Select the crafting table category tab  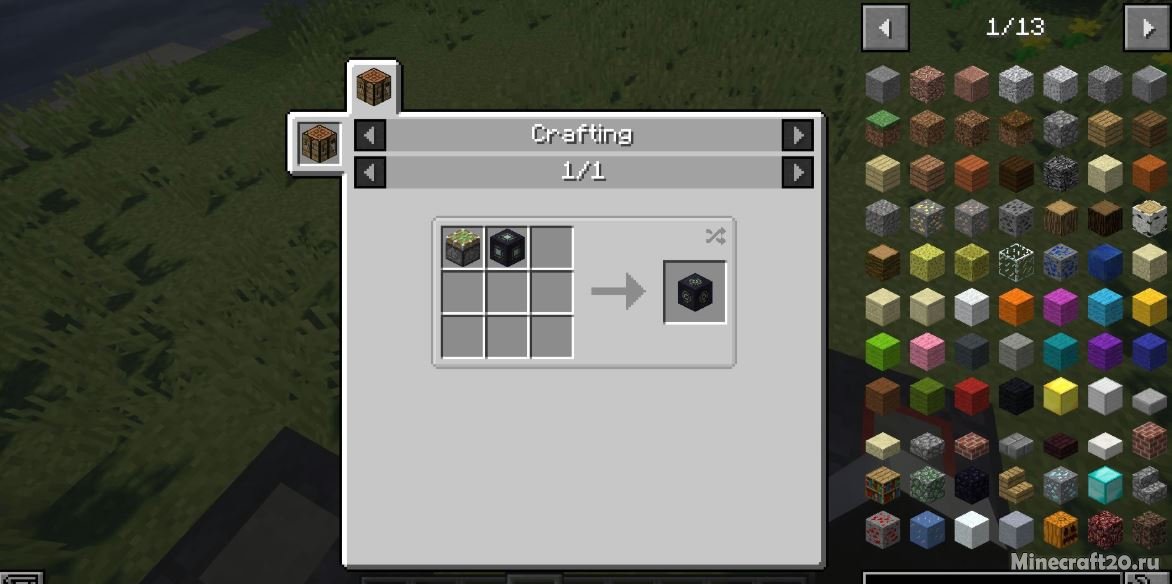374,87
